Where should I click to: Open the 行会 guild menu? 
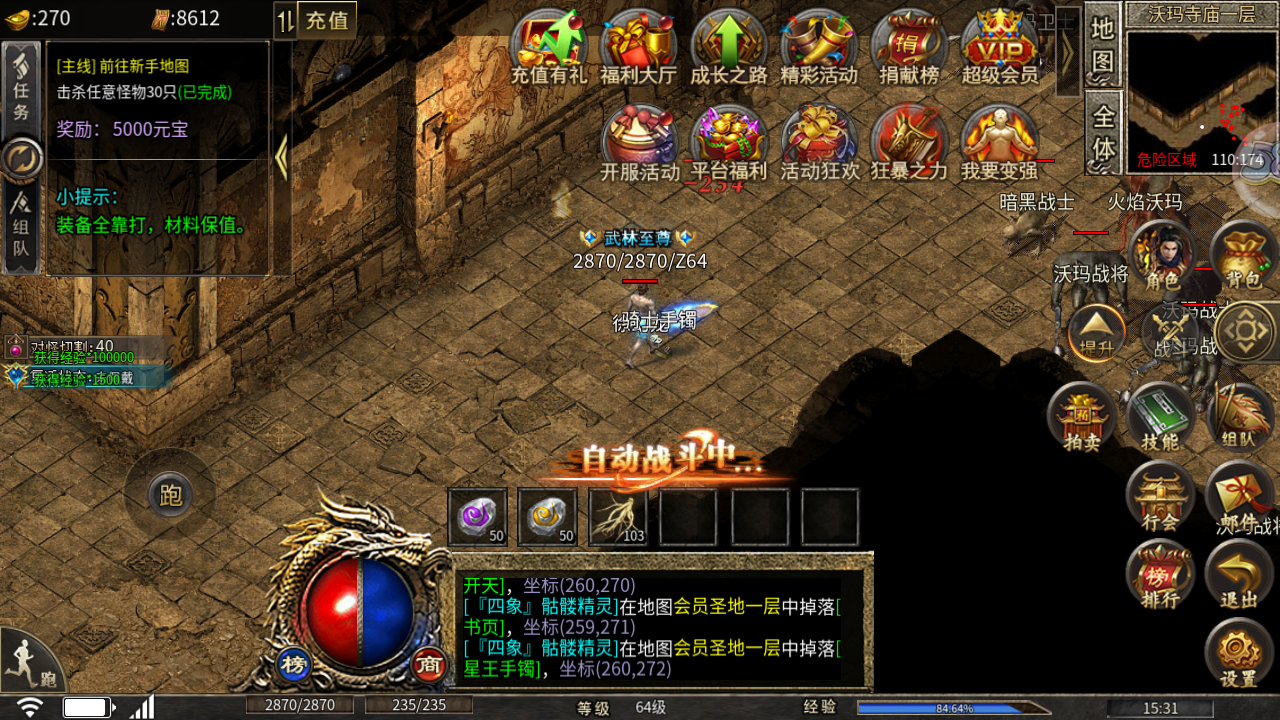coord(1160,497)
